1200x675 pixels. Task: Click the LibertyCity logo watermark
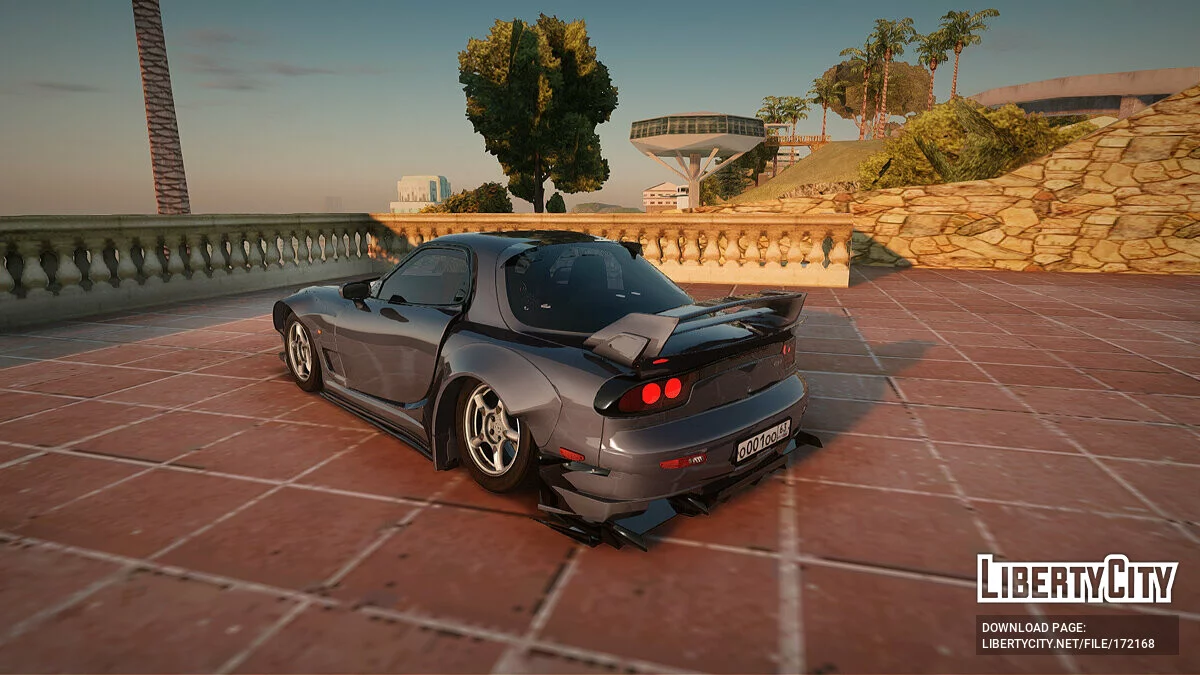(1077, 579)
